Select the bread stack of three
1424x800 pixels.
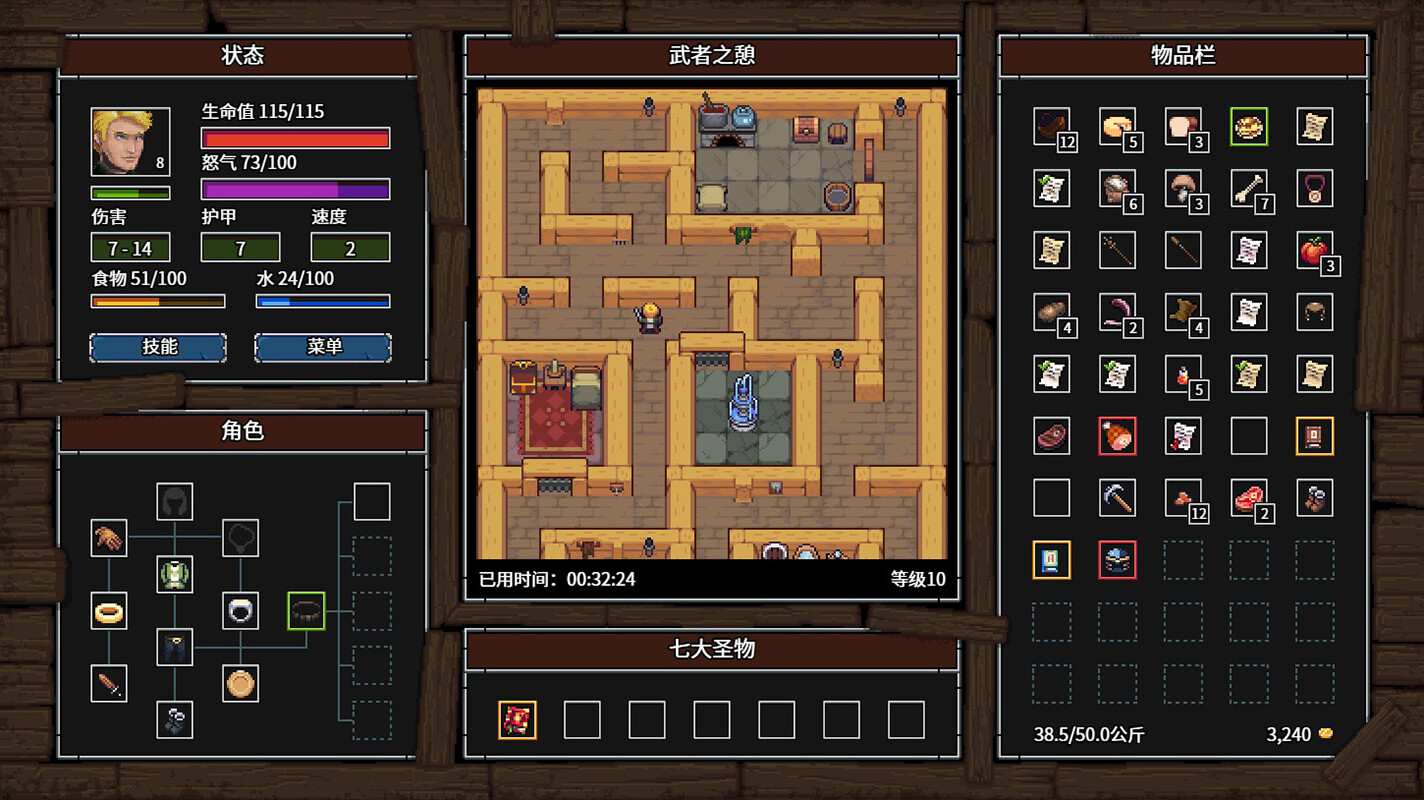pyautogui.click(x=1183, y=126)
